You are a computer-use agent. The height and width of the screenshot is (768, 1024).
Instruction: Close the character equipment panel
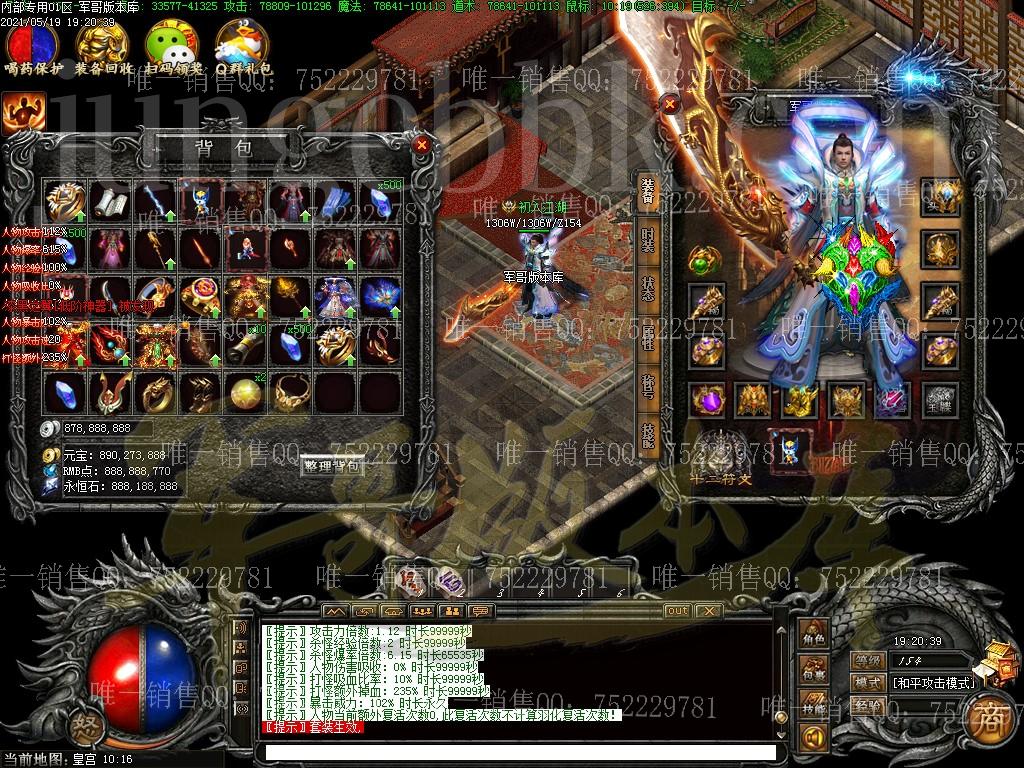[x=670, y=104]
